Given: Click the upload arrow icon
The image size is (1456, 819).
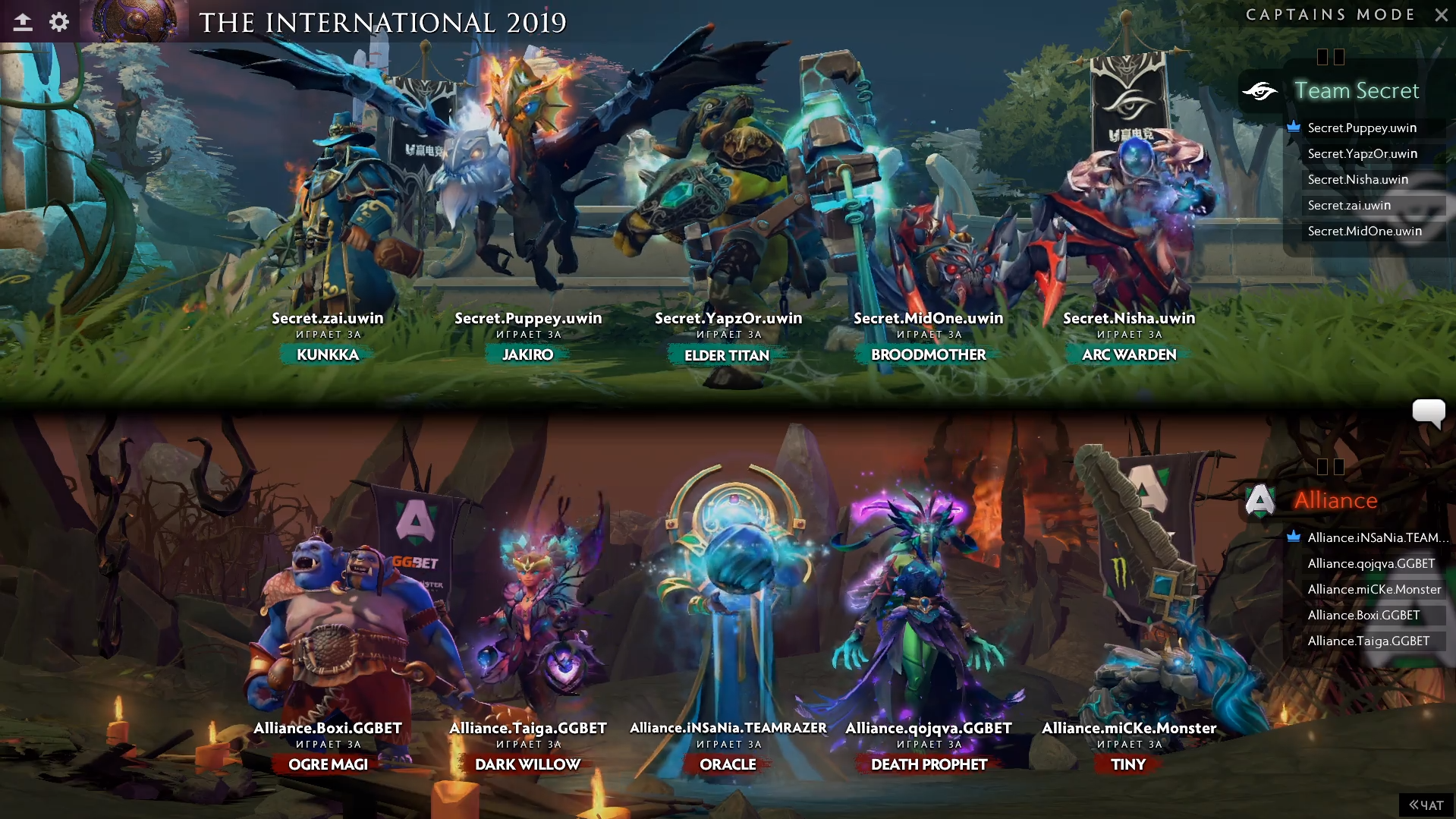Looking at the screenshot, I should (23, 22).
